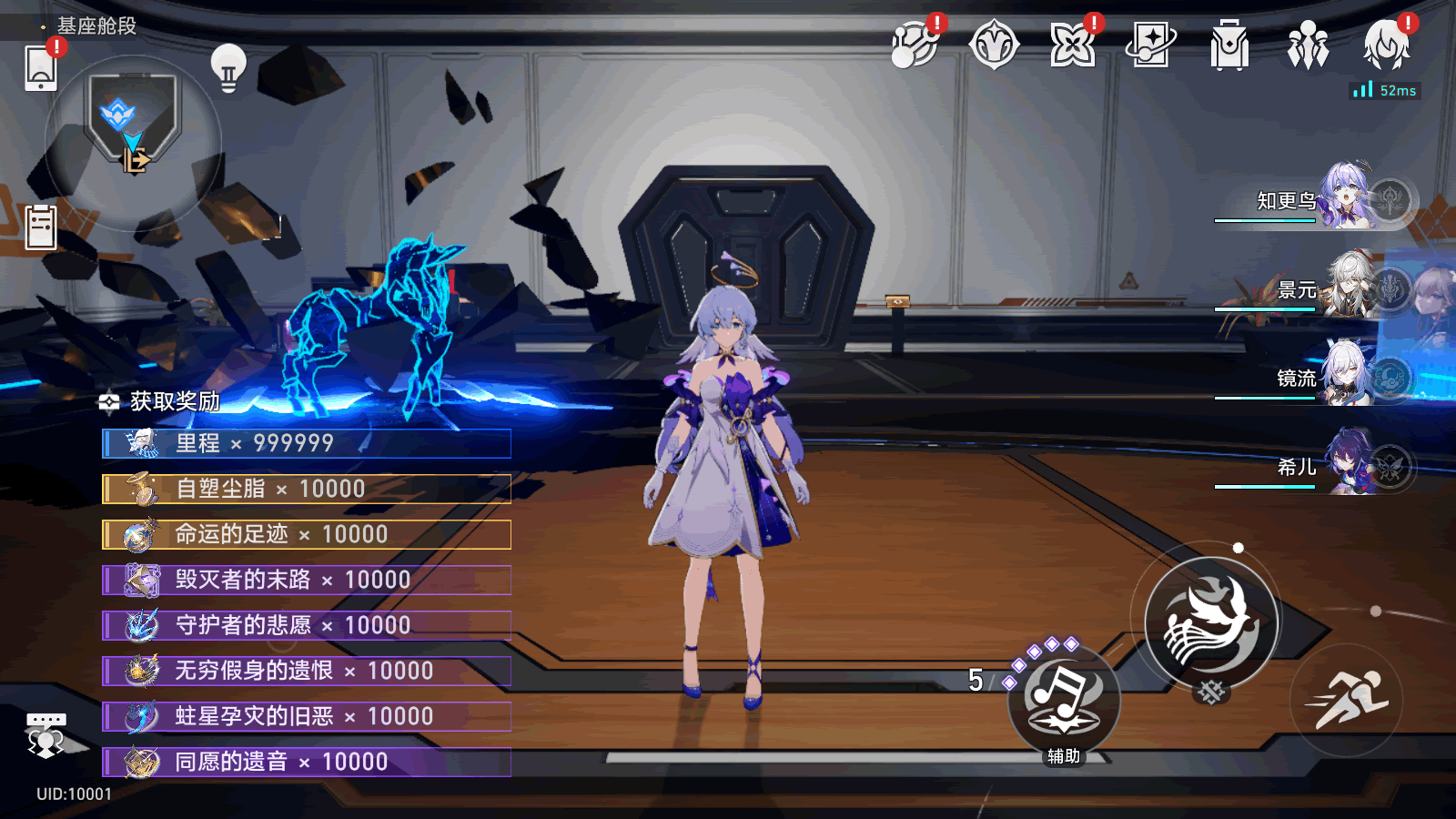Open the mission clipboard icon
The image size is (1456, 819).
pos(41,227)
